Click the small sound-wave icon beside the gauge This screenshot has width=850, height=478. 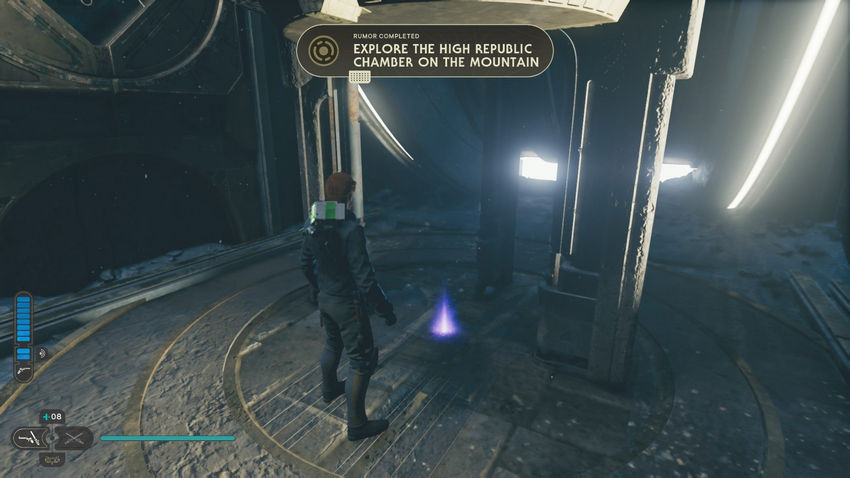click(x=42, y=353)
